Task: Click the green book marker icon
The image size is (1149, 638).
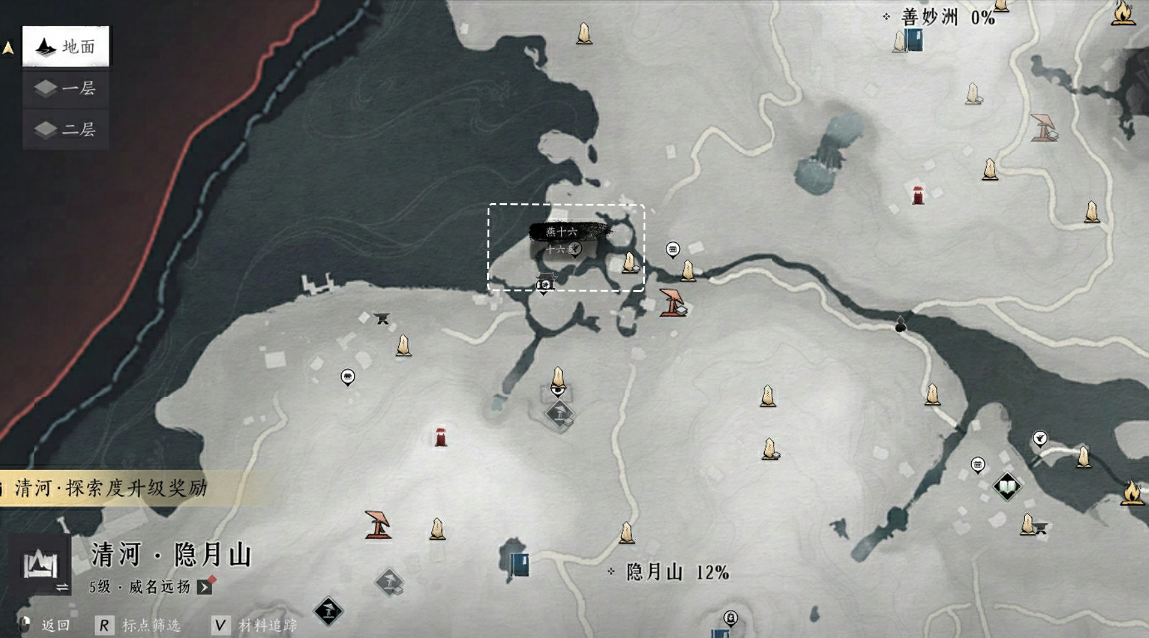Action: [x=1007, y=487]
